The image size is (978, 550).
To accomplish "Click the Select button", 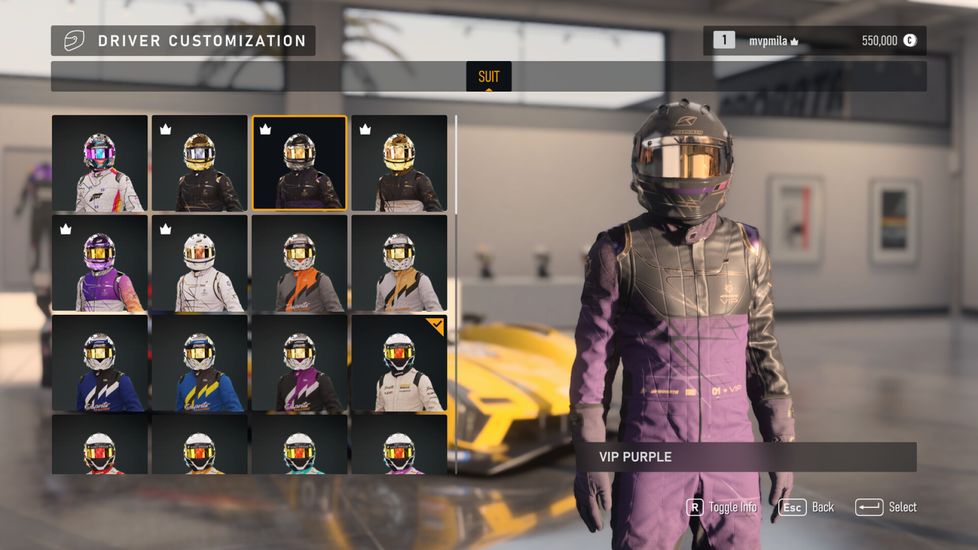I will (x=886, y=507).
